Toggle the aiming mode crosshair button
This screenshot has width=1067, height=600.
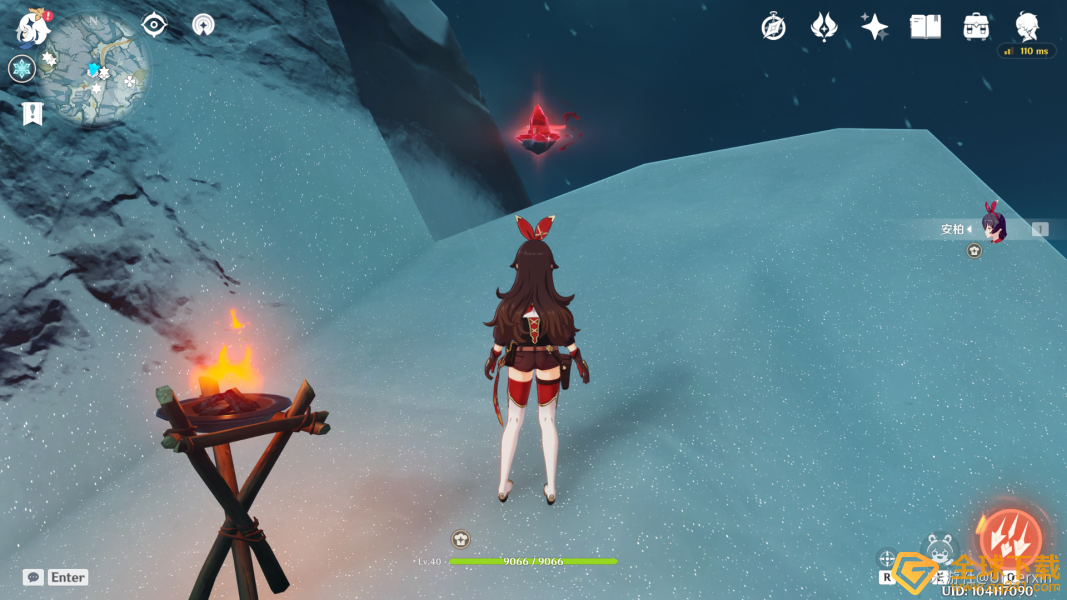(x=886, y=559)
